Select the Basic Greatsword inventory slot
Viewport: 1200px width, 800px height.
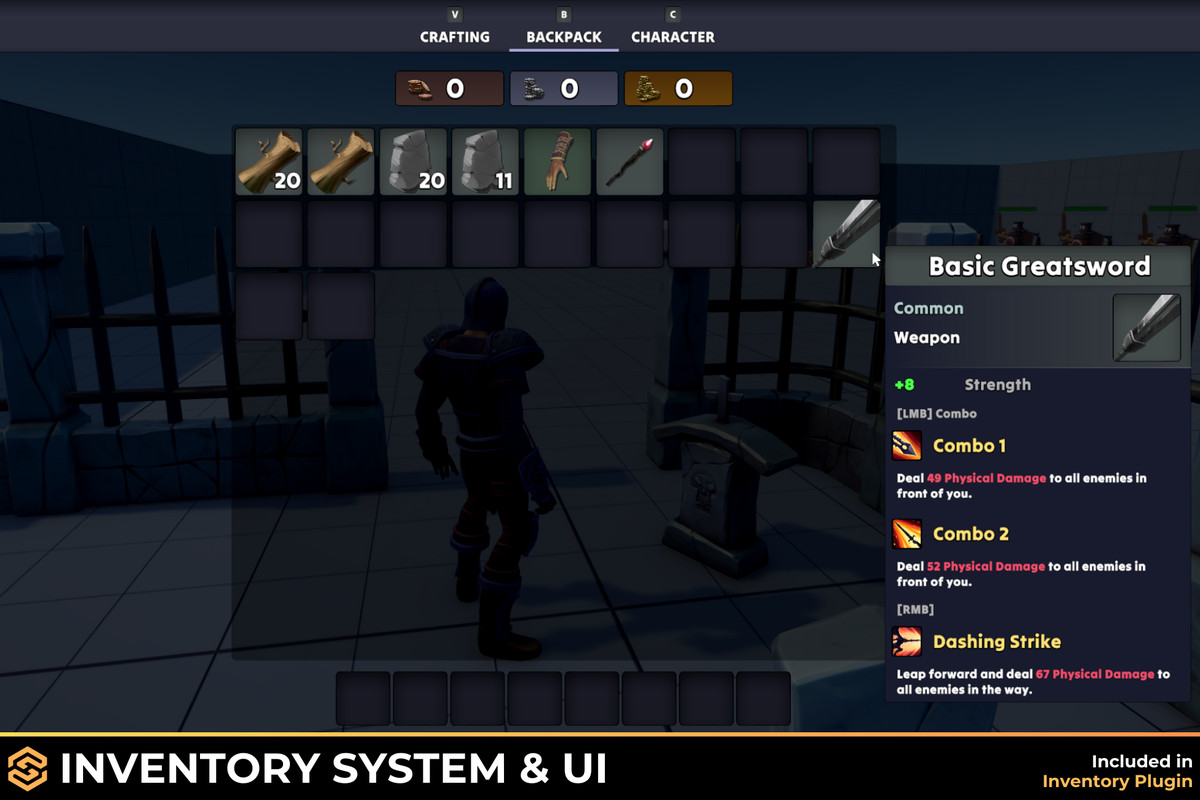pyautogui.click(x=845, y=234)
